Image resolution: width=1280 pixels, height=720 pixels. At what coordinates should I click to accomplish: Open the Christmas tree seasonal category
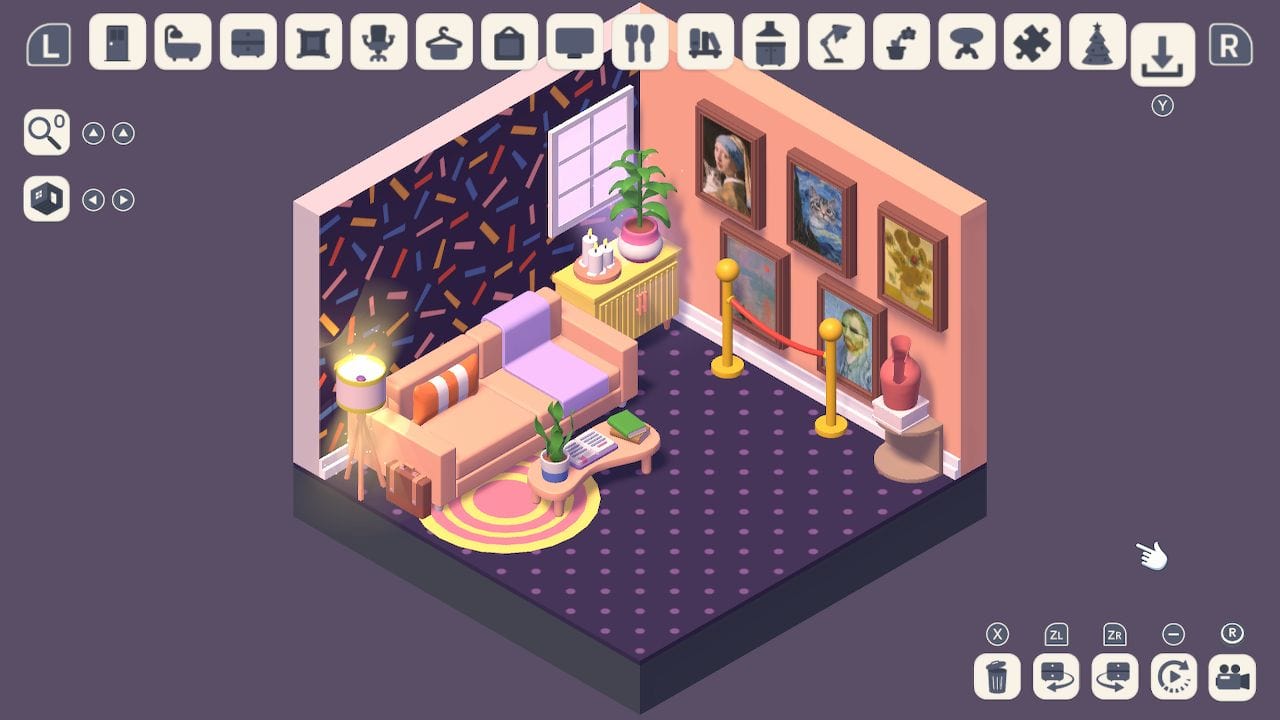point(1098,44)
